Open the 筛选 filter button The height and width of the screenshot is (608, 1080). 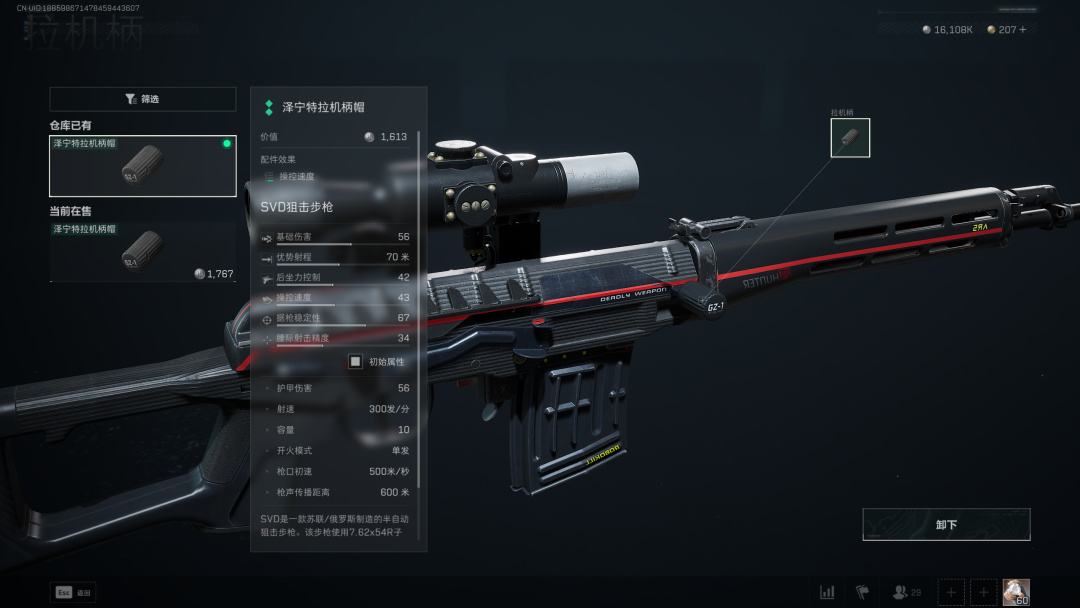coord(142,99)
